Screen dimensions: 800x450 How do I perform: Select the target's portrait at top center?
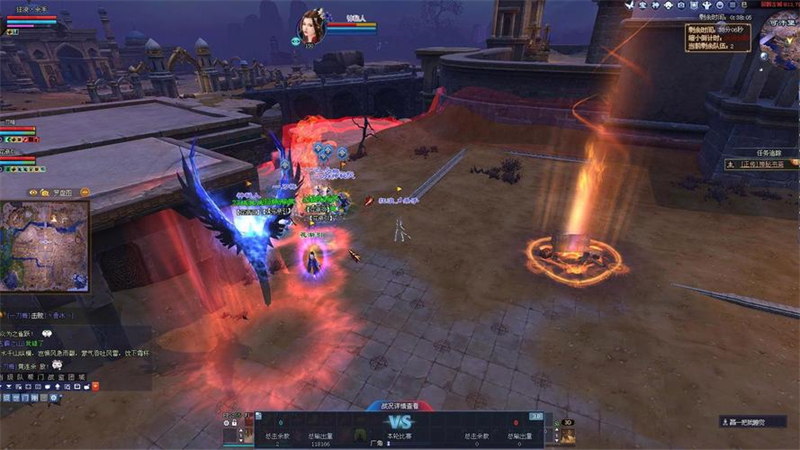(311, 25)
